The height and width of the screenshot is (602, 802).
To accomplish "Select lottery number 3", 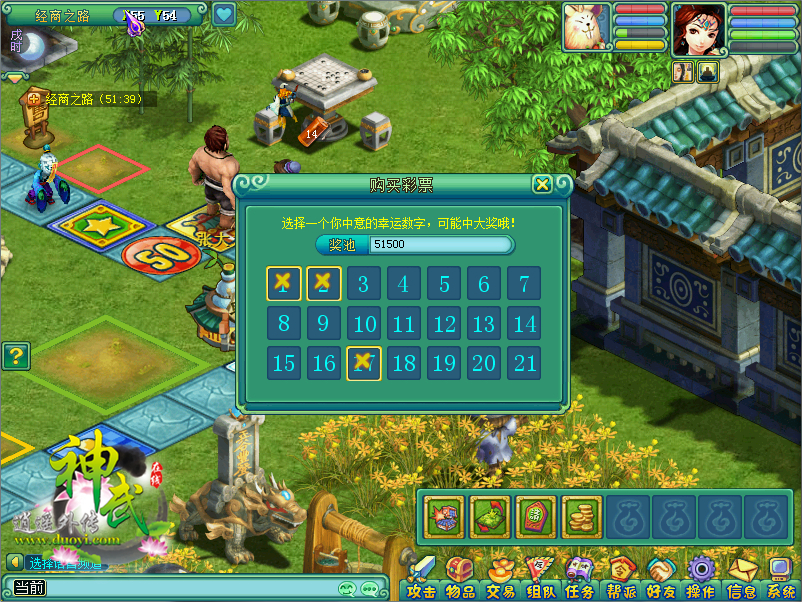I will [x=364, y=284].
